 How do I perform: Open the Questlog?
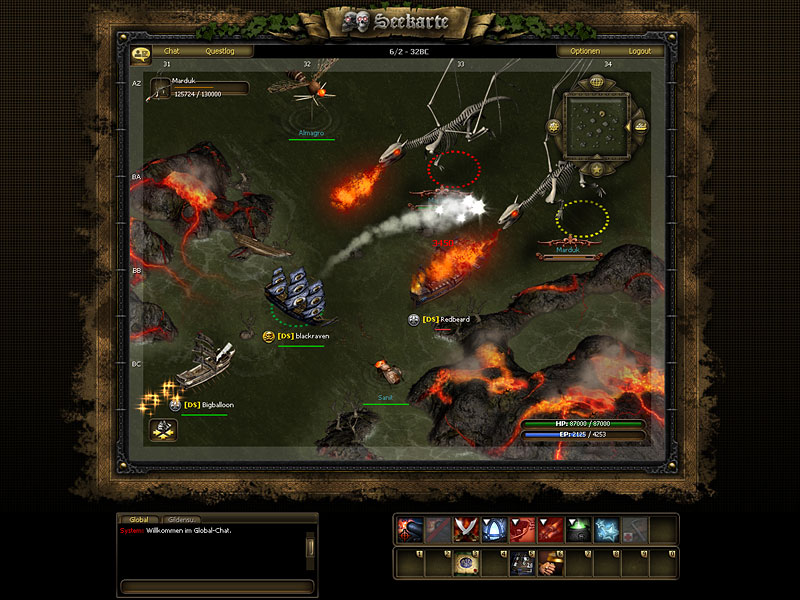pyautogui.click(x=220, y=51)
